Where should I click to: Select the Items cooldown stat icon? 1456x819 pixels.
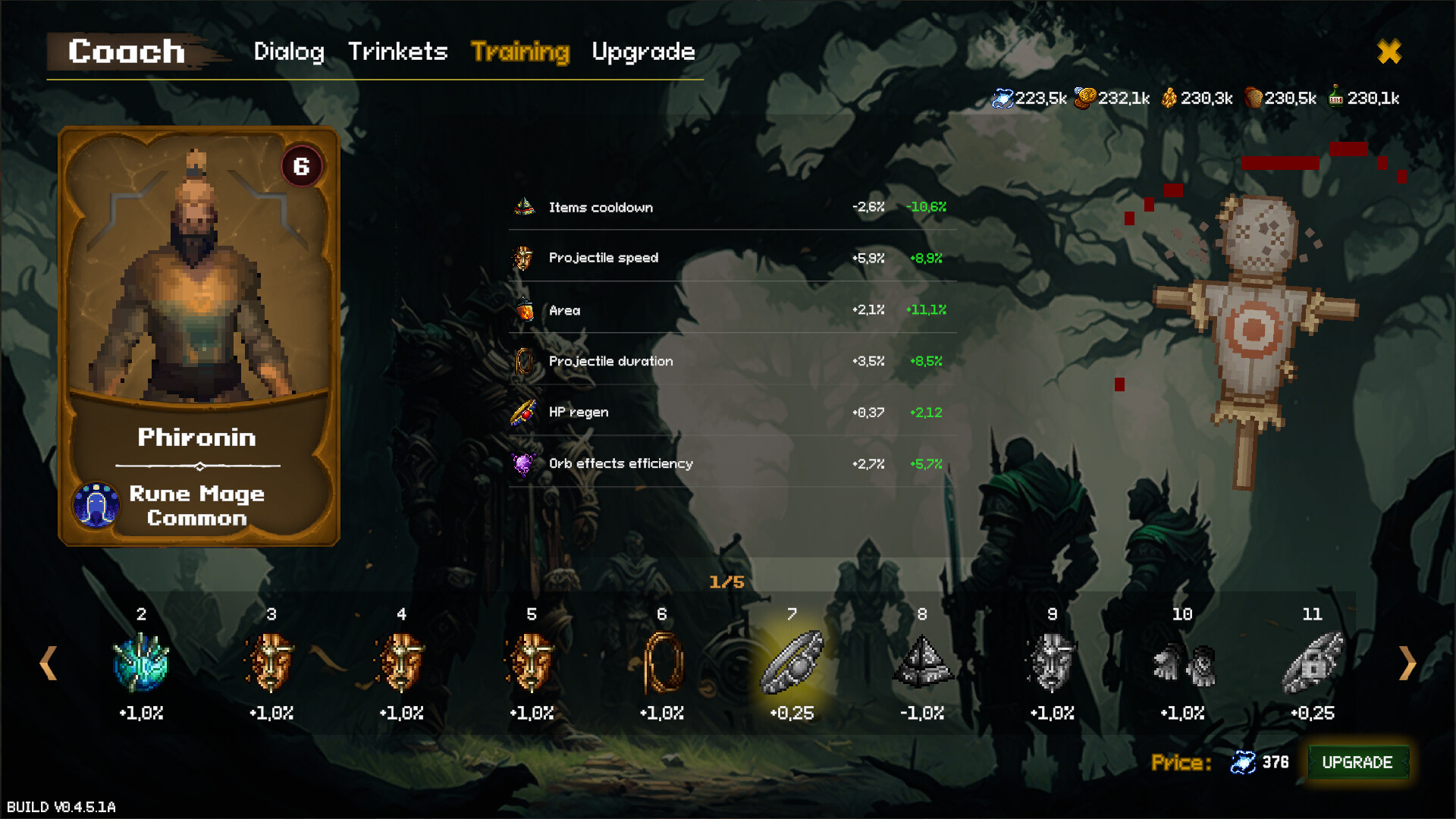coord(525,206)
